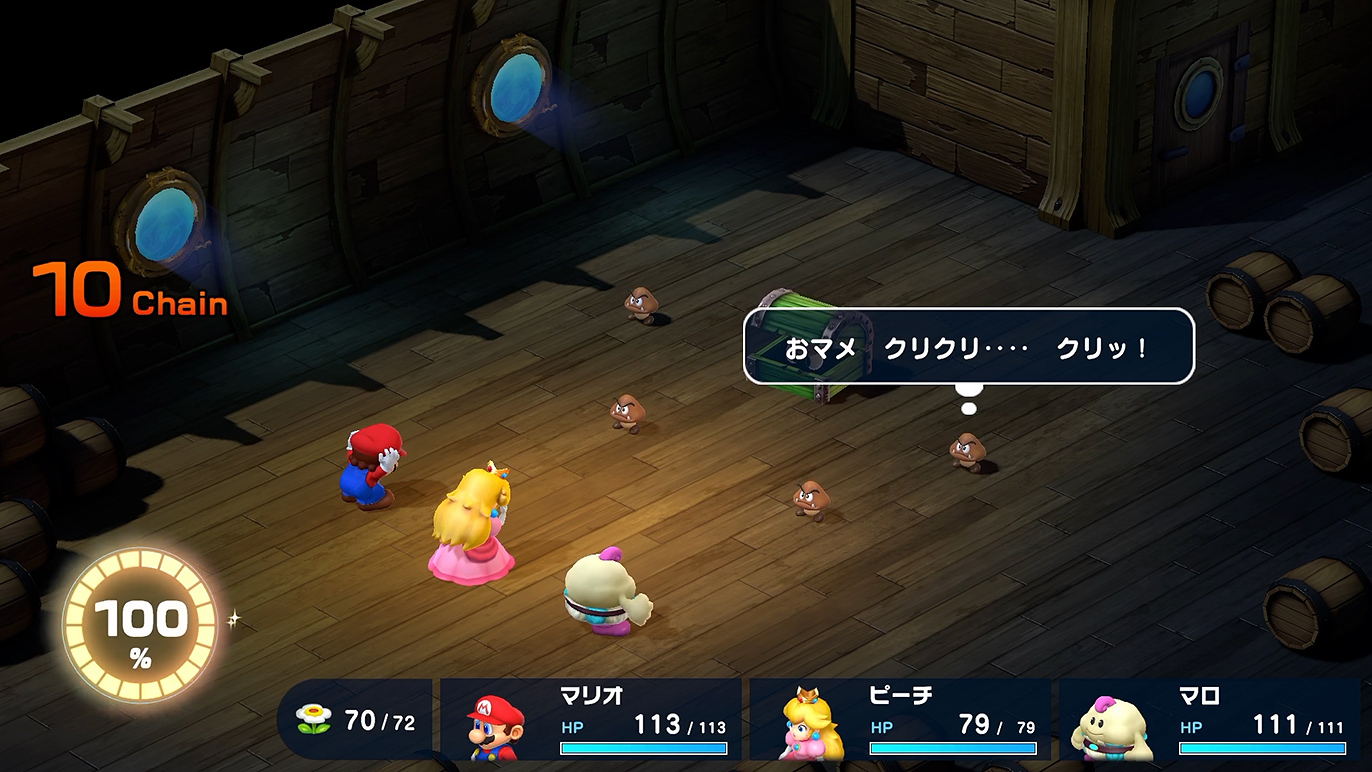
Task: Select Mario's party status panel
Action: tap(590, 720)
